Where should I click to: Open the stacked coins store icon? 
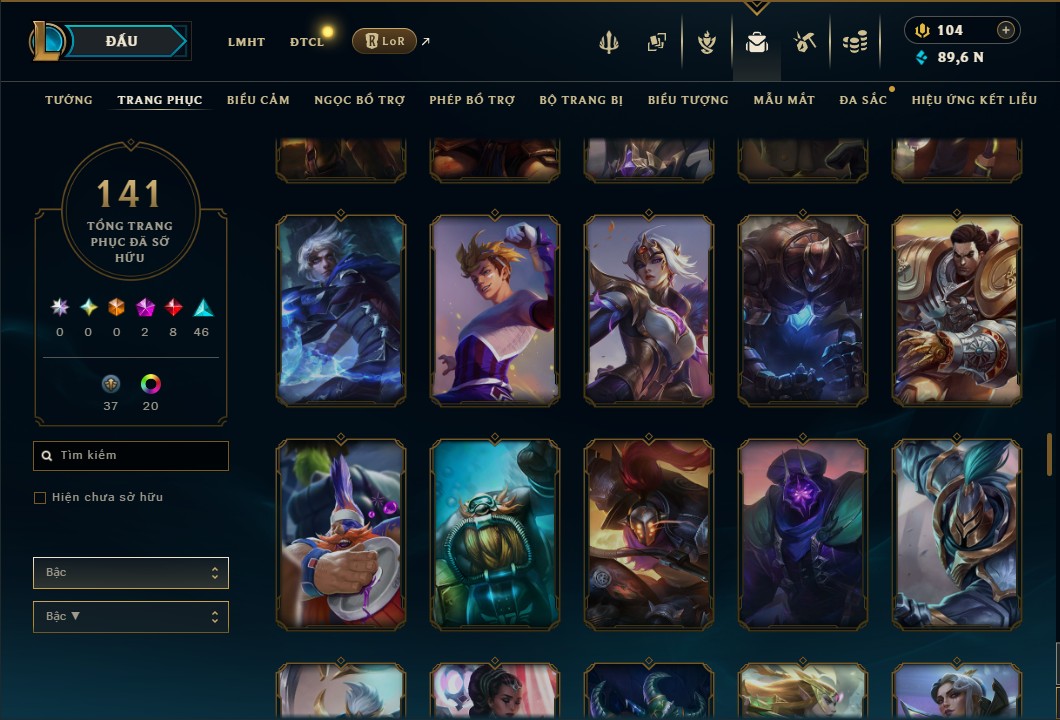pyautogui.click(x=854, y=42)
